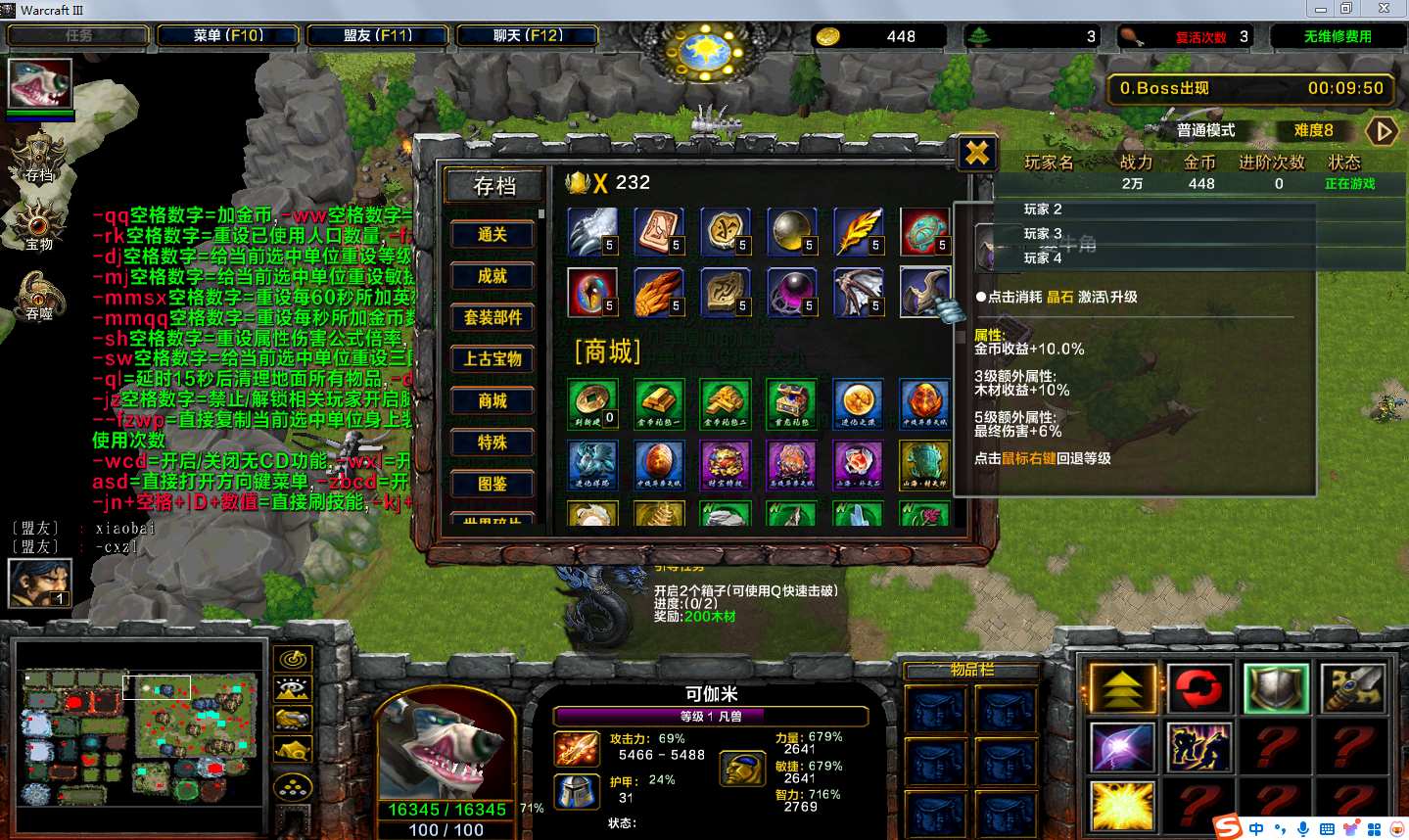Activate the green-bordered shield ability
The width and height of the screenshot is (1409, 840).
tap(1275, 688)
